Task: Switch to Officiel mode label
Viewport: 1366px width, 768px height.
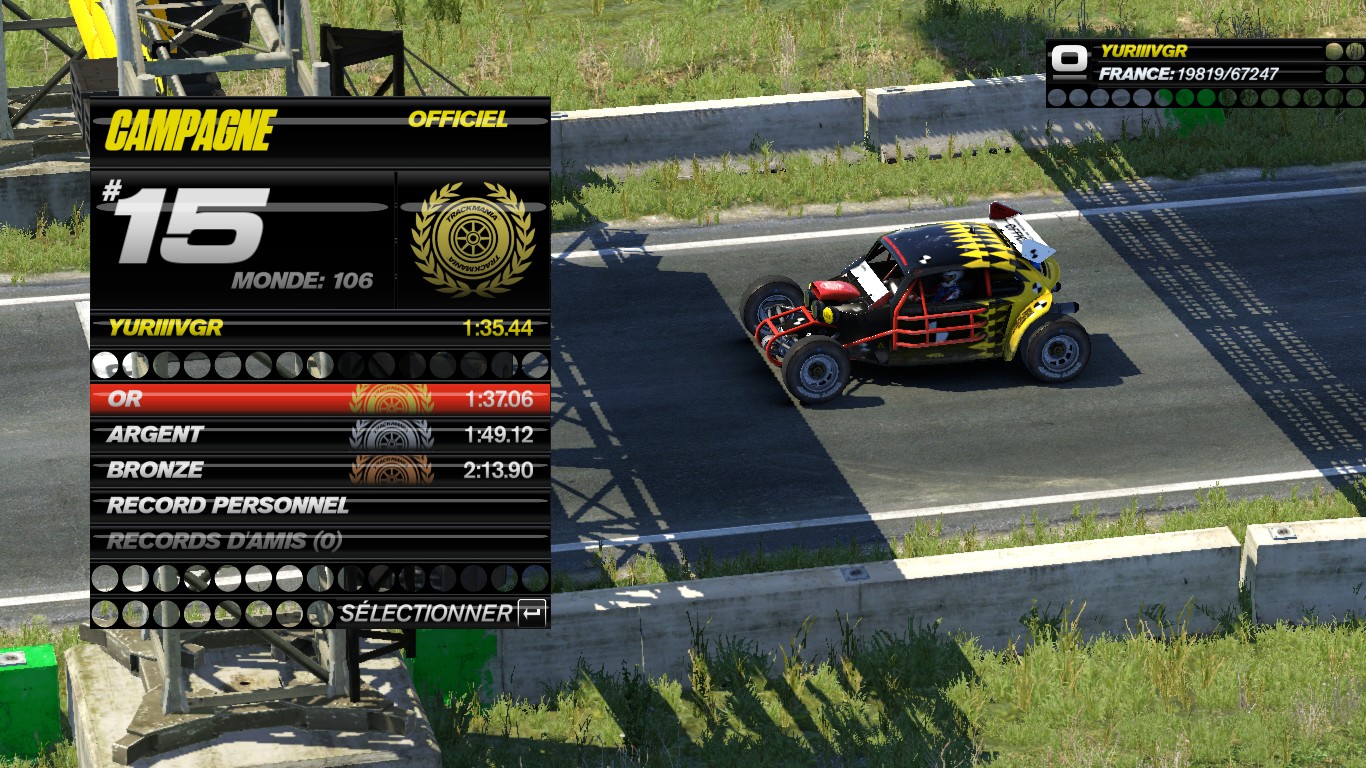Action: coord(458,120)
